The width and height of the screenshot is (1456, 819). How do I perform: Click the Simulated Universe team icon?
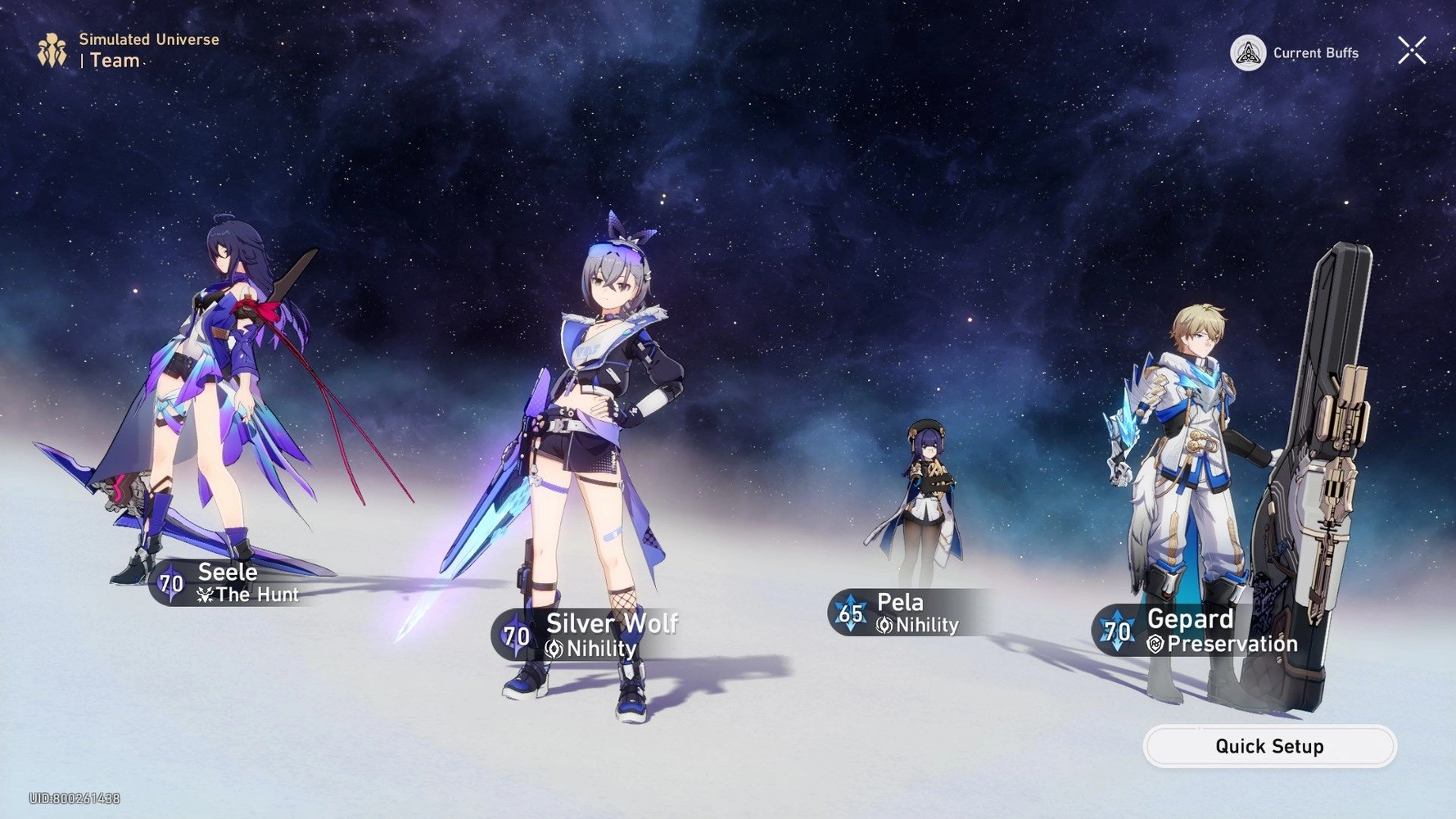(51, 49)
